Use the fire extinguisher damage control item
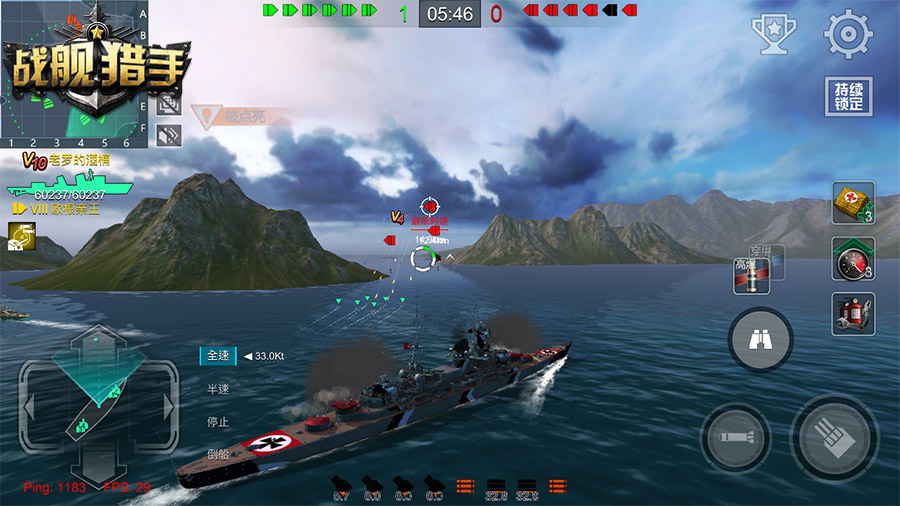The image size is (900, 506). [853, 313]
